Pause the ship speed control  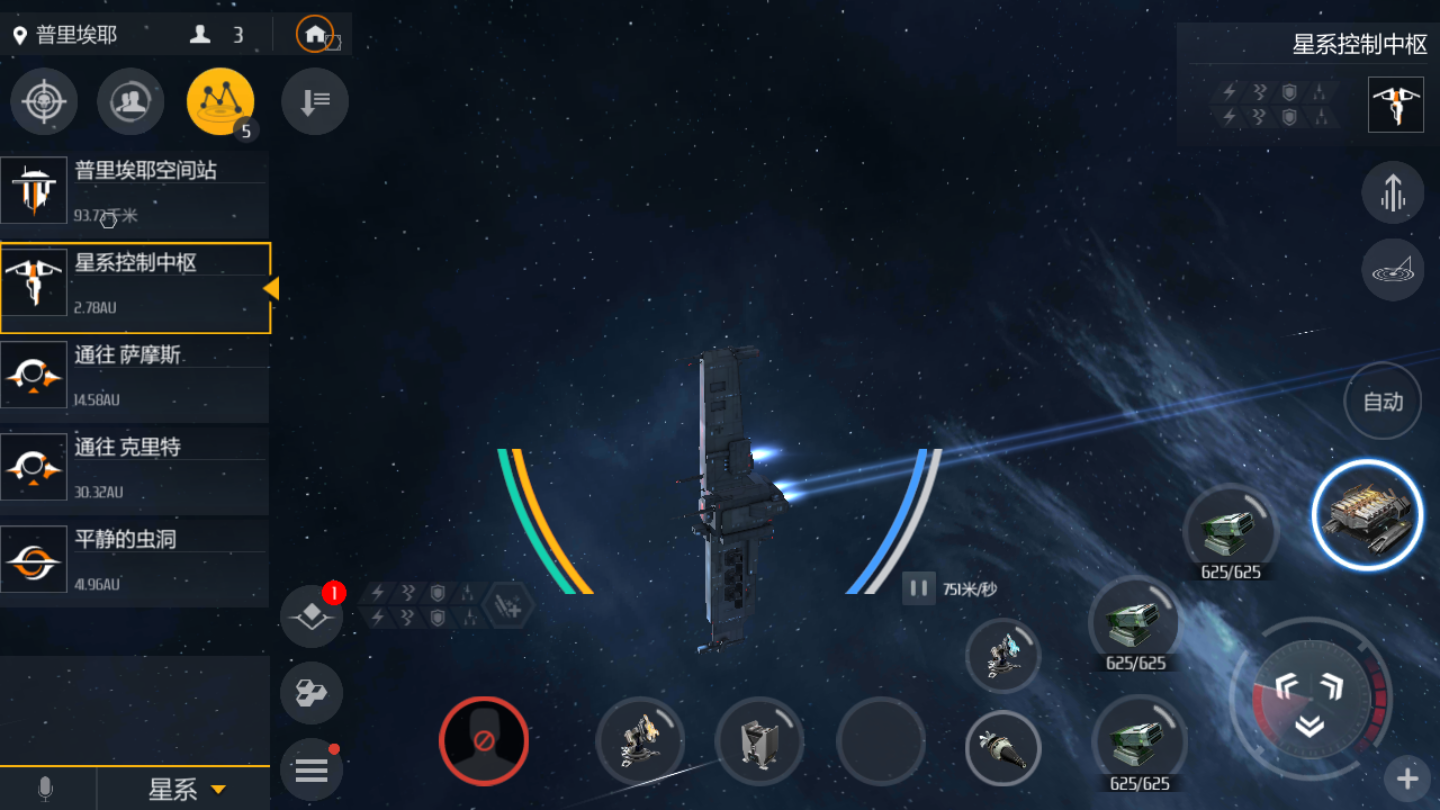pos(918,589)
